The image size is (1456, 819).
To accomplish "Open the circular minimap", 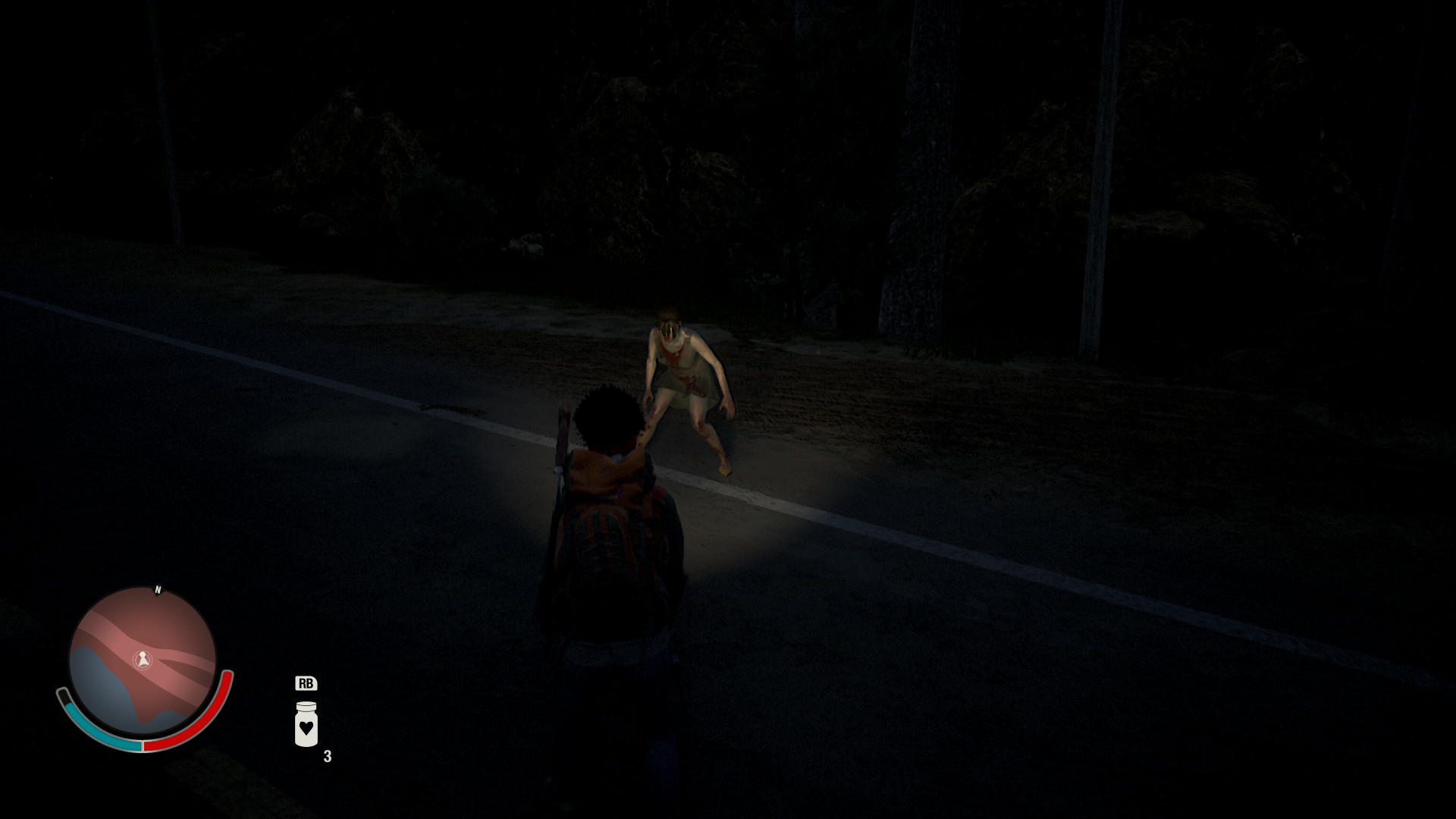I will click(x=143, y=662).
